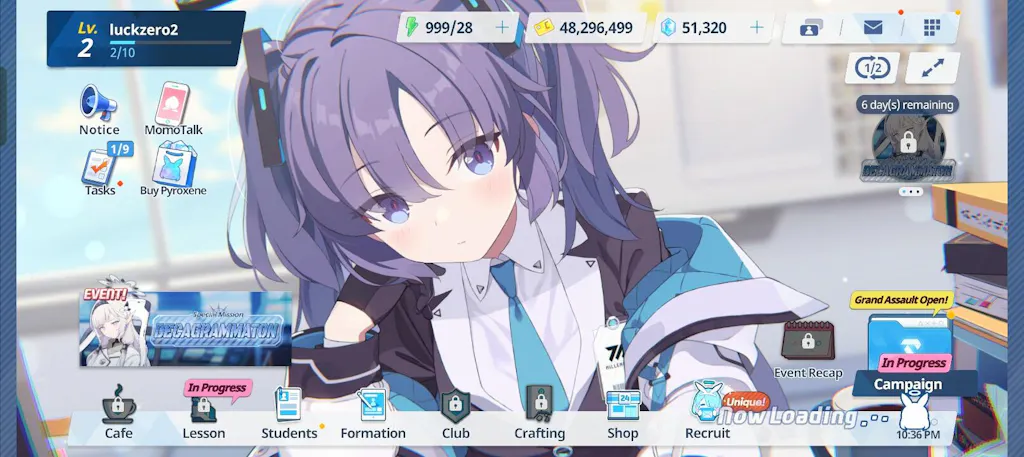Open the Crafting menu

point(540,414)
